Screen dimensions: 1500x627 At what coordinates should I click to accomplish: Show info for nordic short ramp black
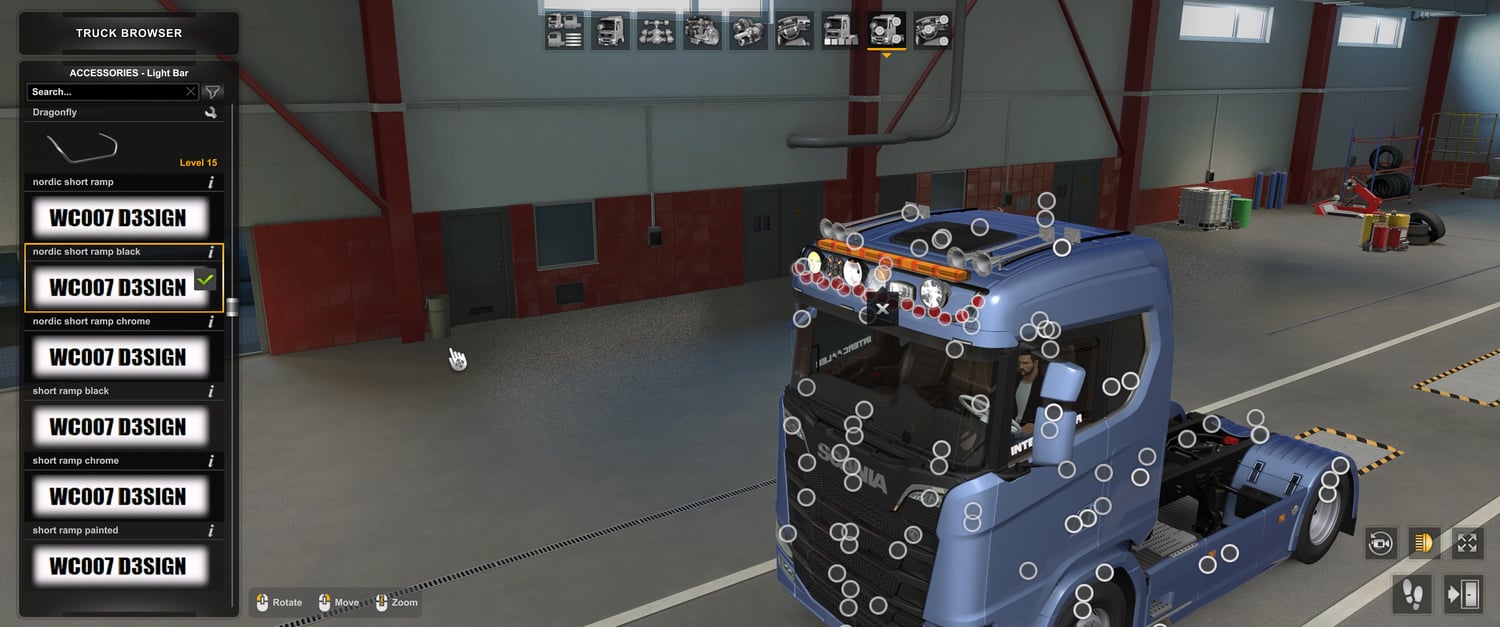click(211, 252)
